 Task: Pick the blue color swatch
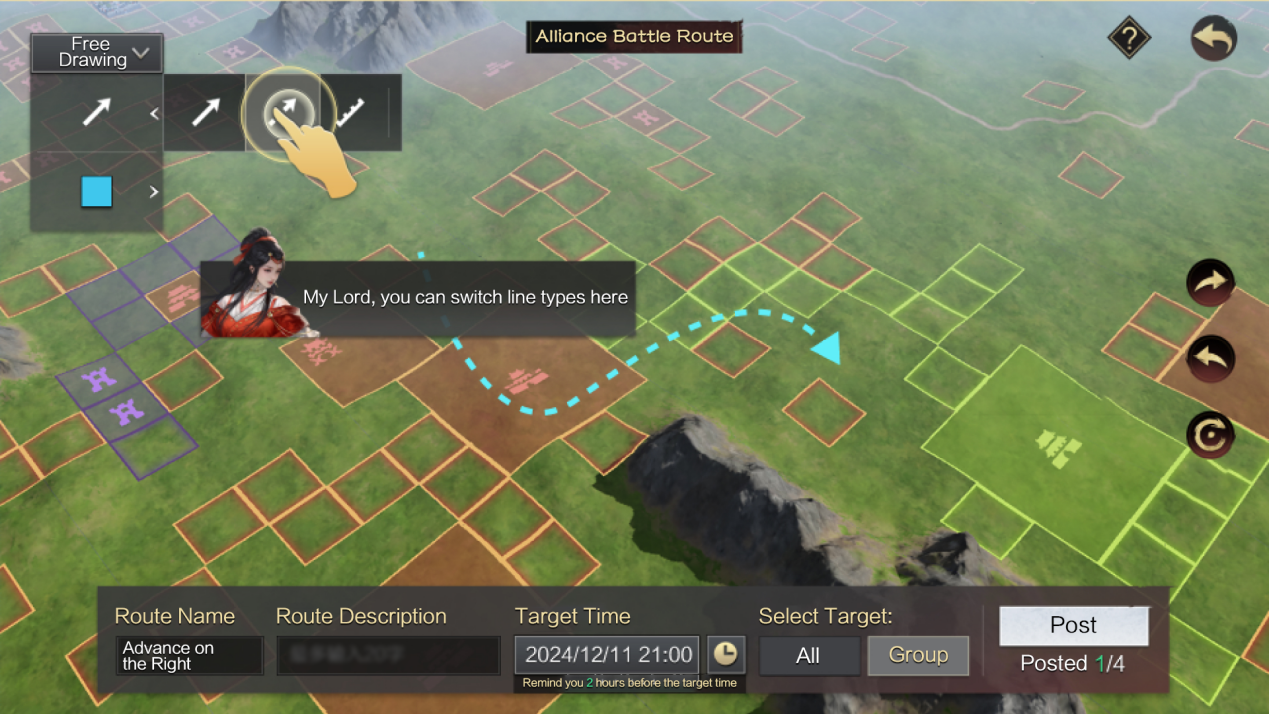[x=96, y=191]
